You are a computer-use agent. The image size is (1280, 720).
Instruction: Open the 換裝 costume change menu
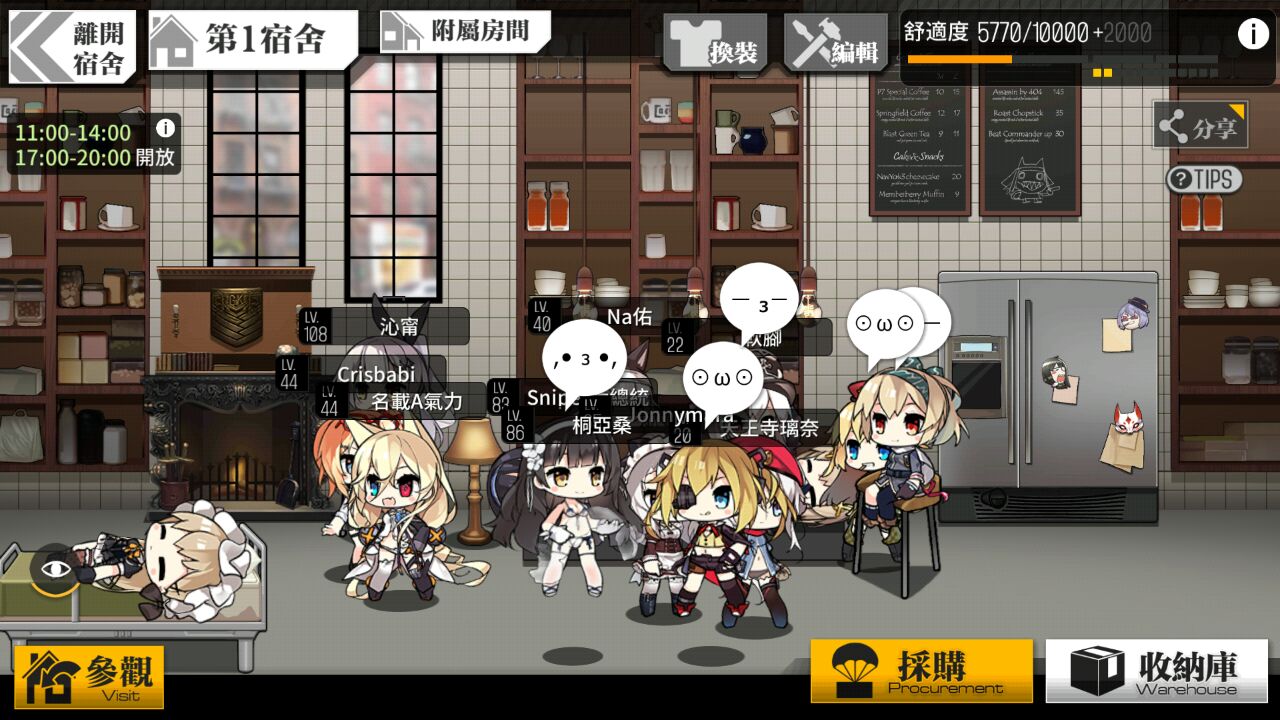pyautogui.click(x=715, y=45)
